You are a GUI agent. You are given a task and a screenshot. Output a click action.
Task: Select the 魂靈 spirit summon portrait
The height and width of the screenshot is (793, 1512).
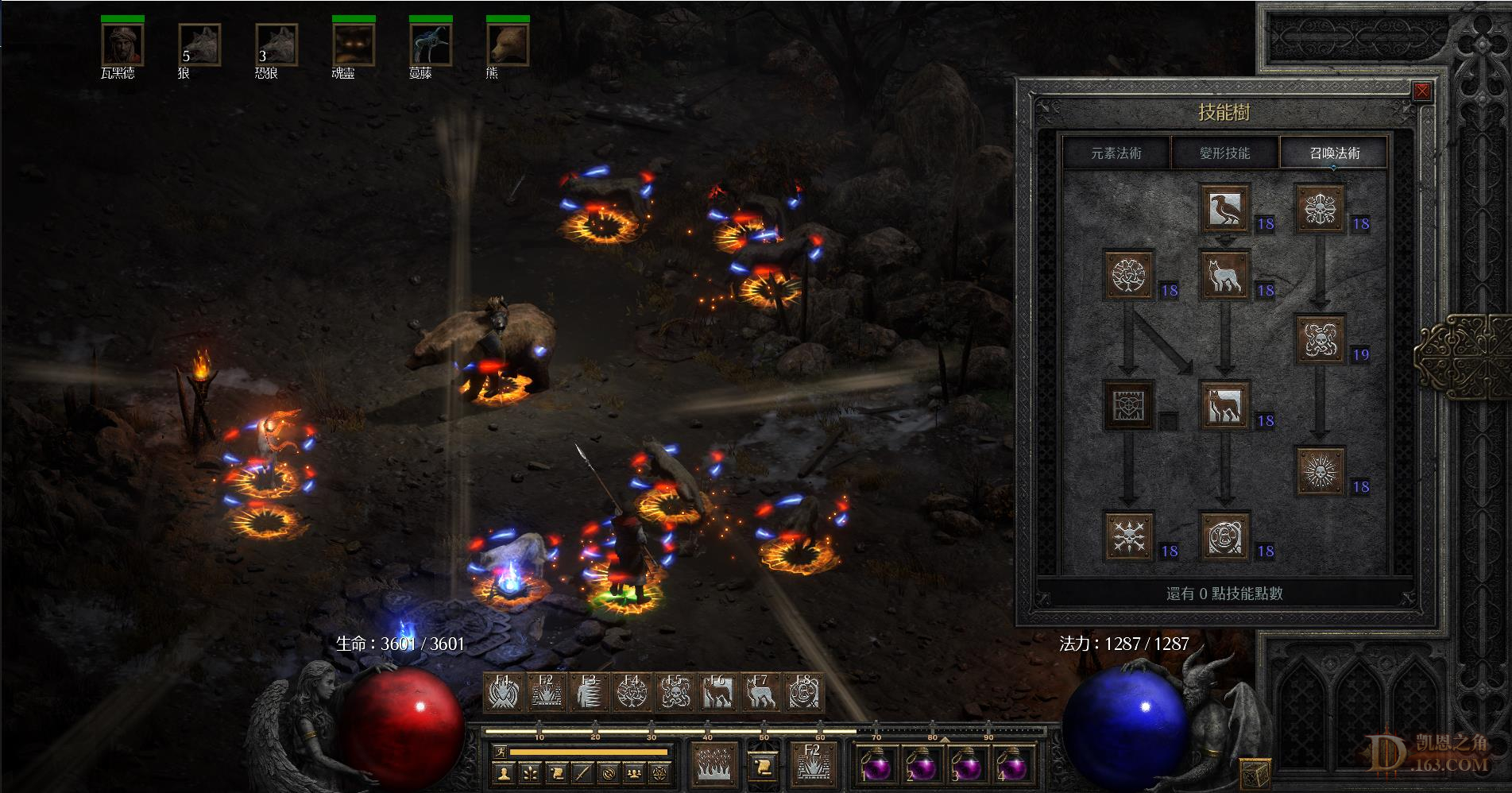point(353,44)
